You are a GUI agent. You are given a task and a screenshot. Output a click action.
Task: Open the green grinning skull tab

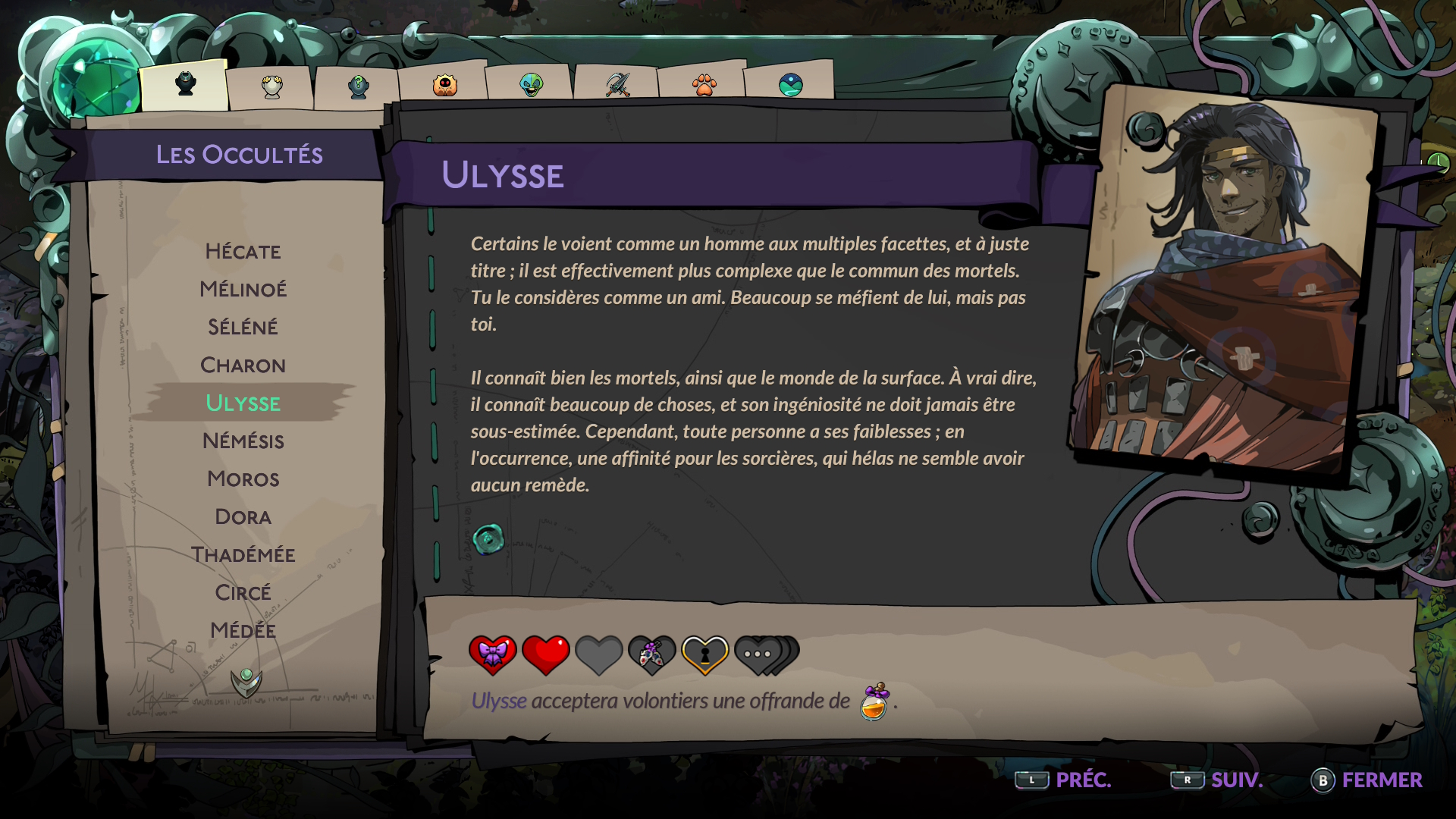pyautogui.click(x=531, y=84)
